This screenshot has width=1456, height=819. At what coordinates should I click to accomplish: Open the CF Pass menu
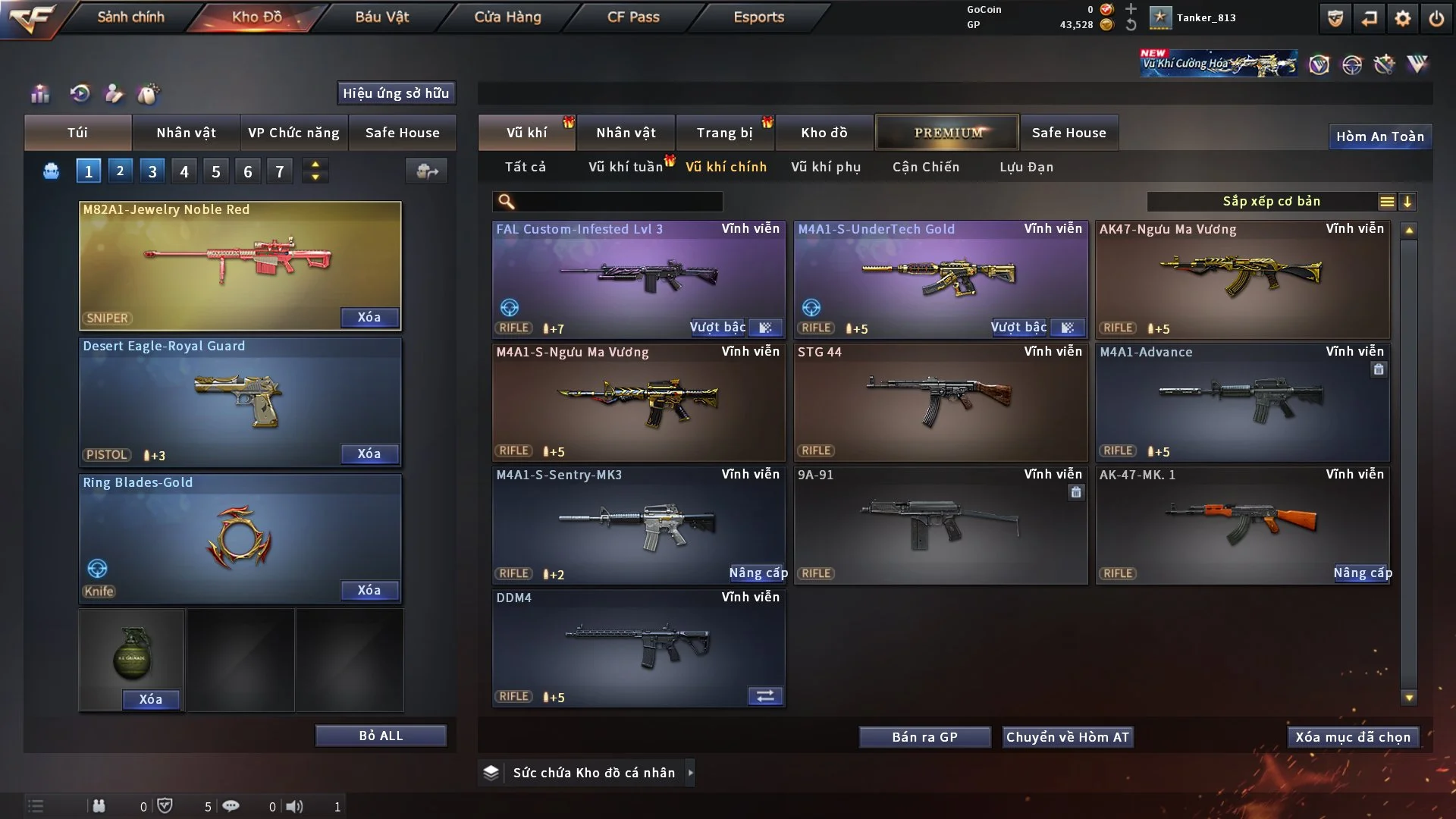633,17
